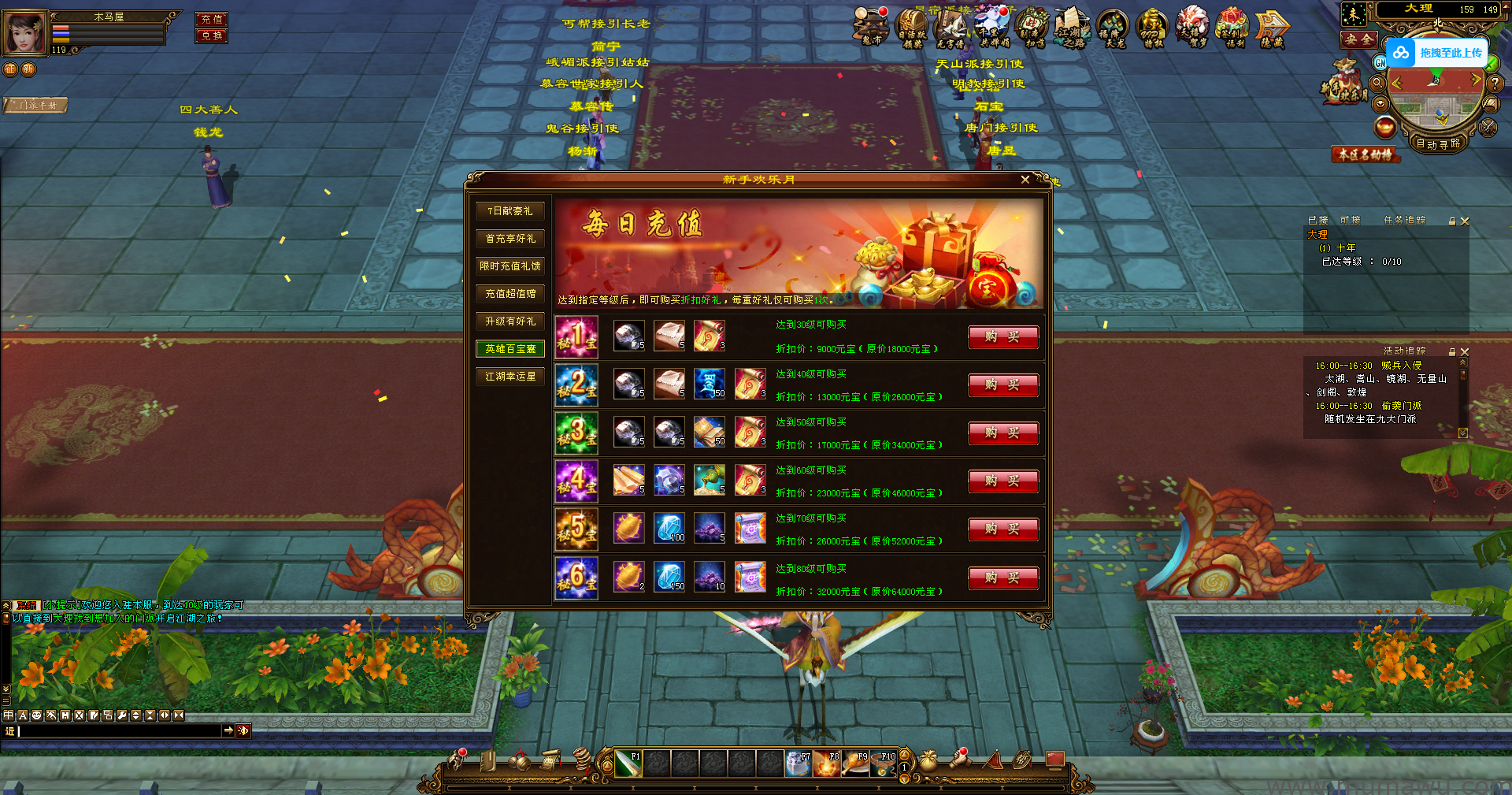Open the 本区名动榜 ranking board
This screenshot has height=795, width=1512.
[1366, 154]
